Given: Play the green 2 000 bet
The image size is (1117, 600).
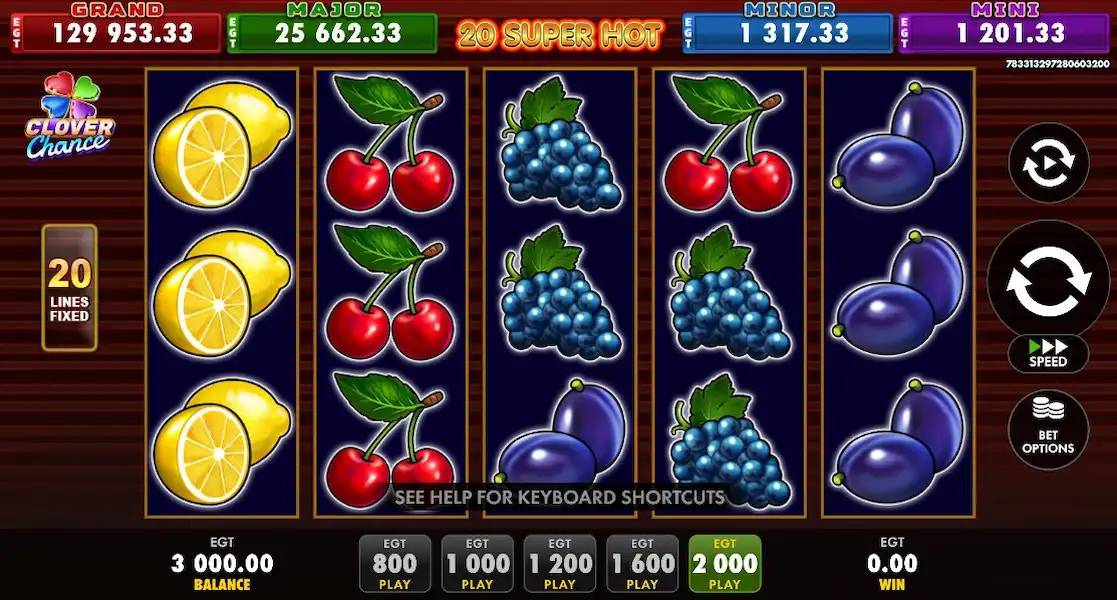Looking at the screenshot, I should (x=724, y=564).
